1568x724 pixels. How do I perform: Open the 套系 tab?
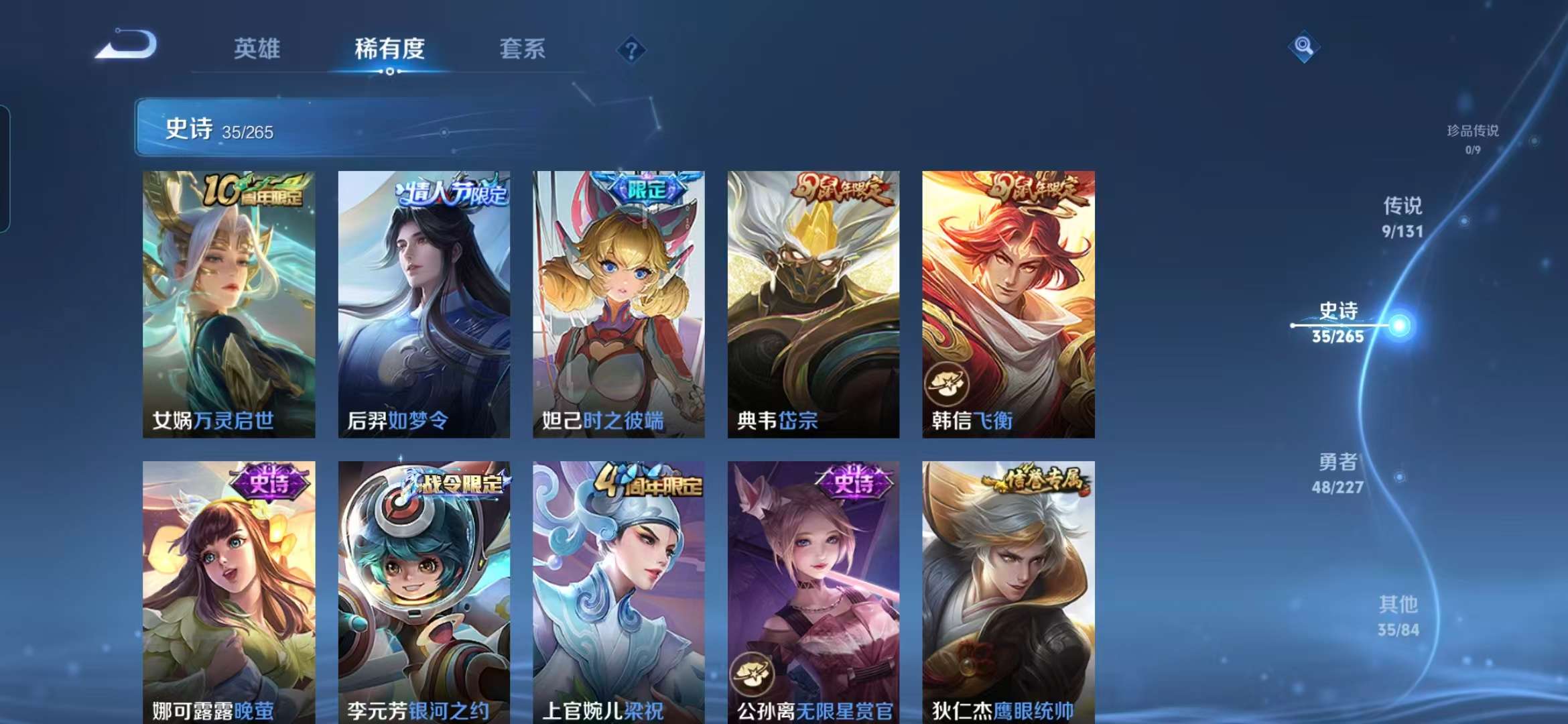pos(522,49)
